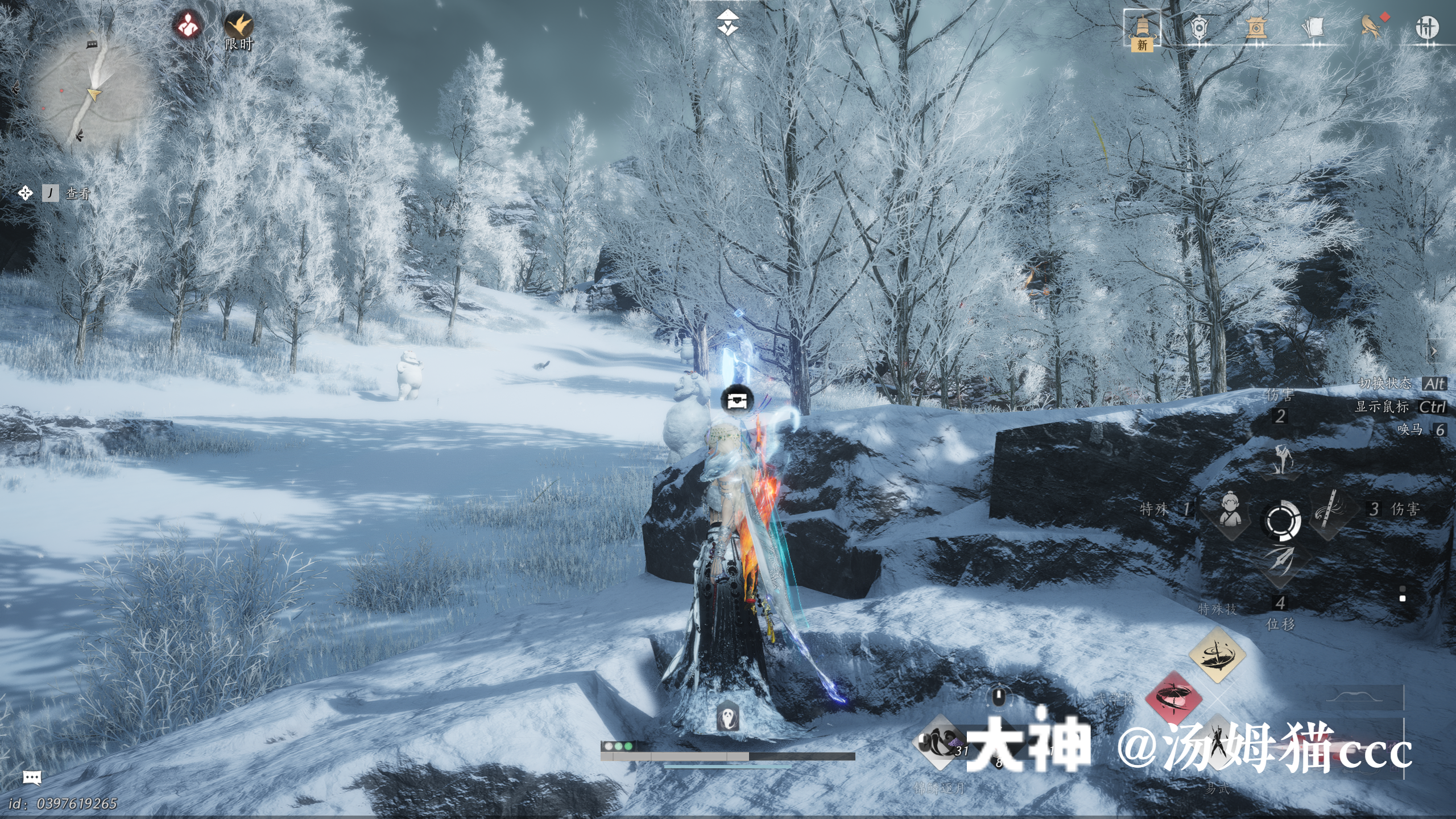
Task: Open the golden shrine shop icon
Action: 1255,27
